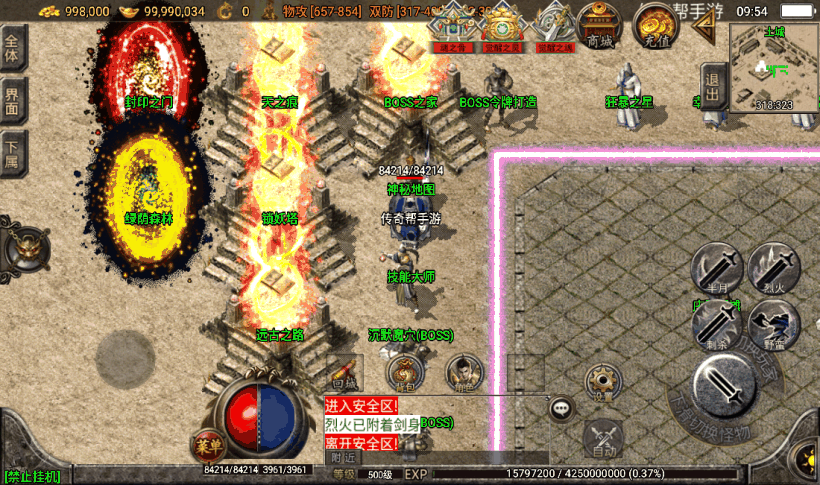Open the 设置 gear settings
Viewport: 820px width, 485px height.
pyautogui.click(x=600, y=381)
